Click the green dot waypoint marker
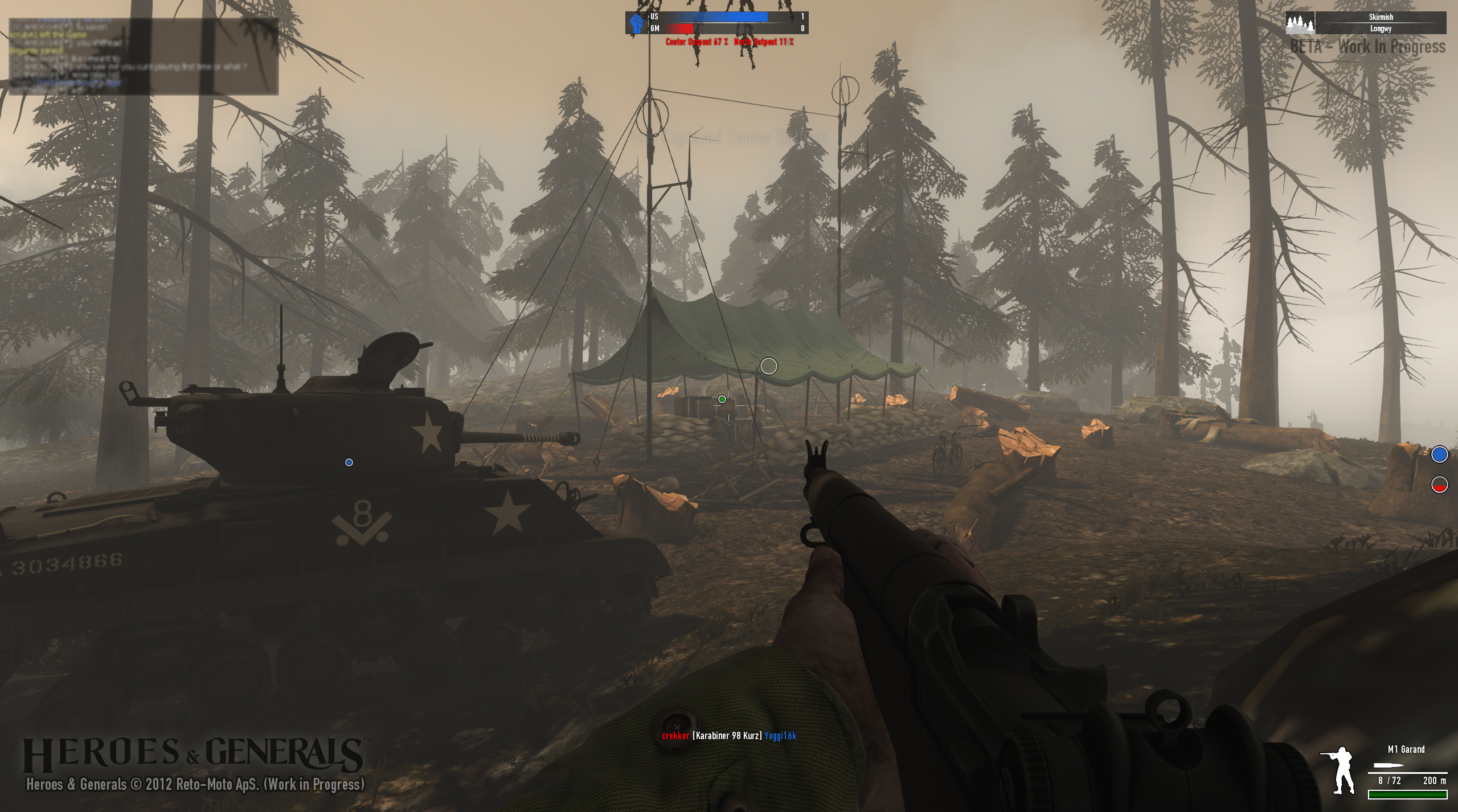1458x812 pixels. (x=722, y=399)
